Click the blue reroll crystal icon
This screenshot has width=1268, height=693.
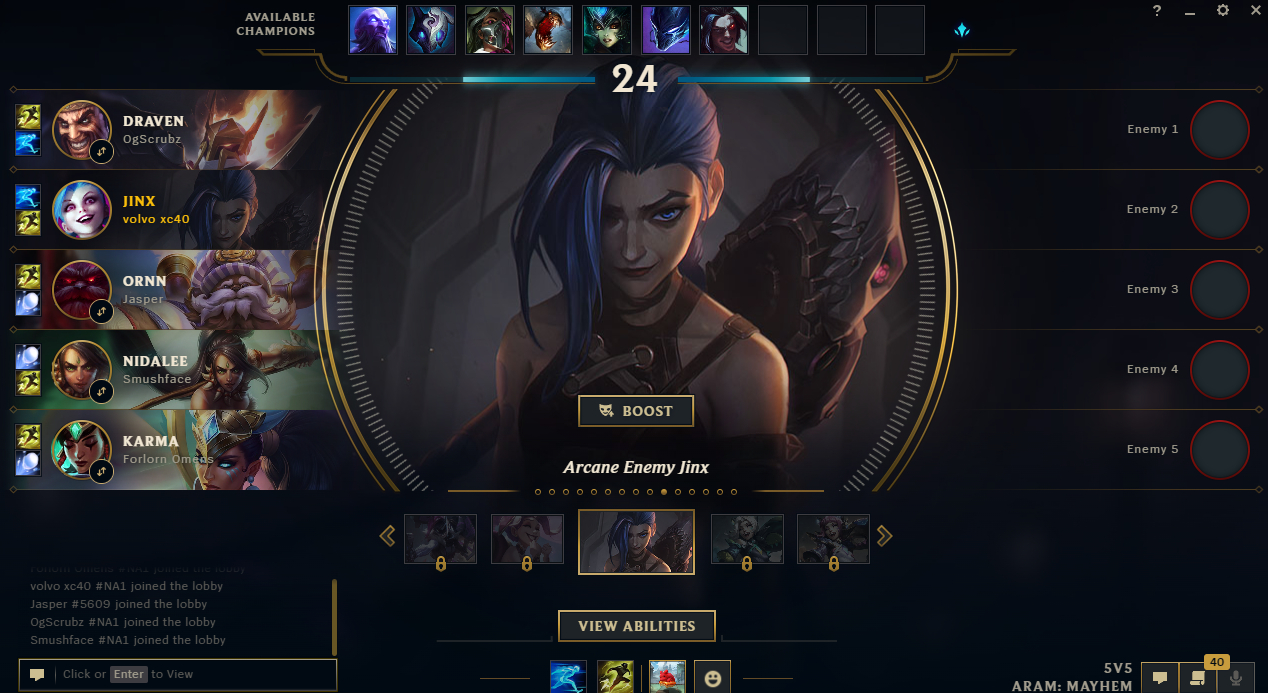pyautogui.click(x=962, y=30)
